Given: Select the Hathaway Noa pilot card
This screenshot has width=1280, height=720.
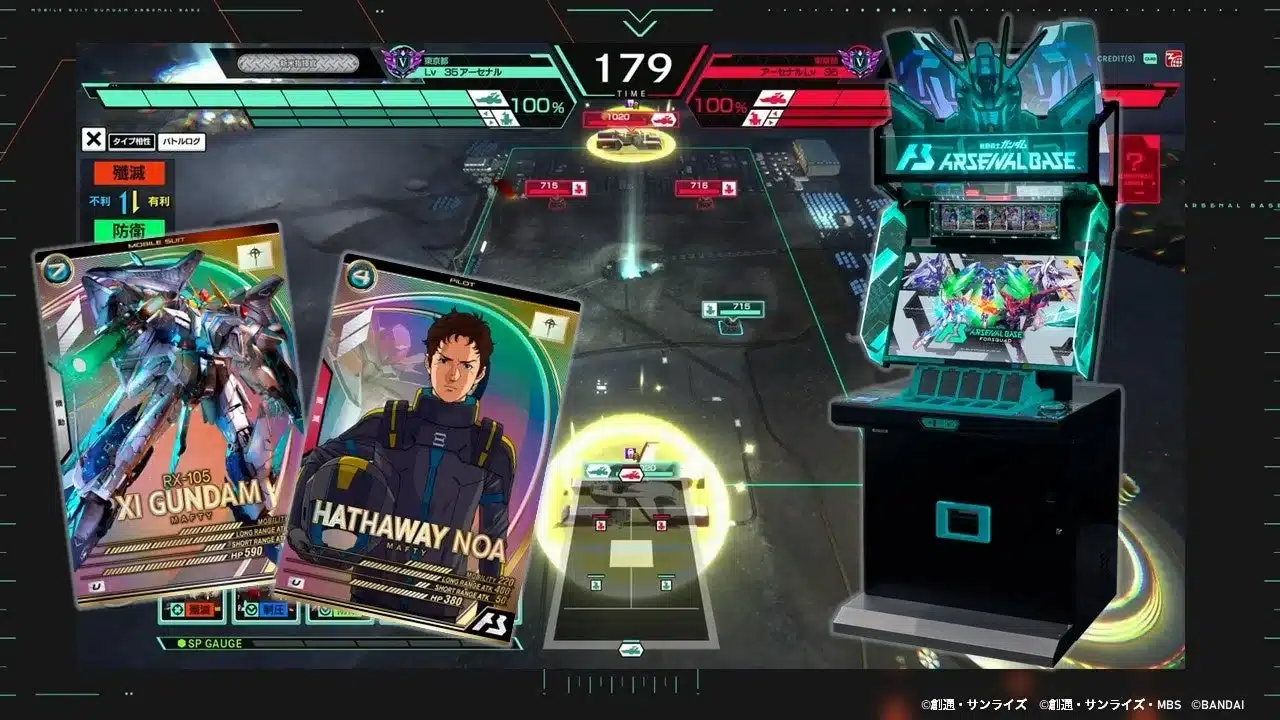Looking at the screenshot, I should coord(430,430).
